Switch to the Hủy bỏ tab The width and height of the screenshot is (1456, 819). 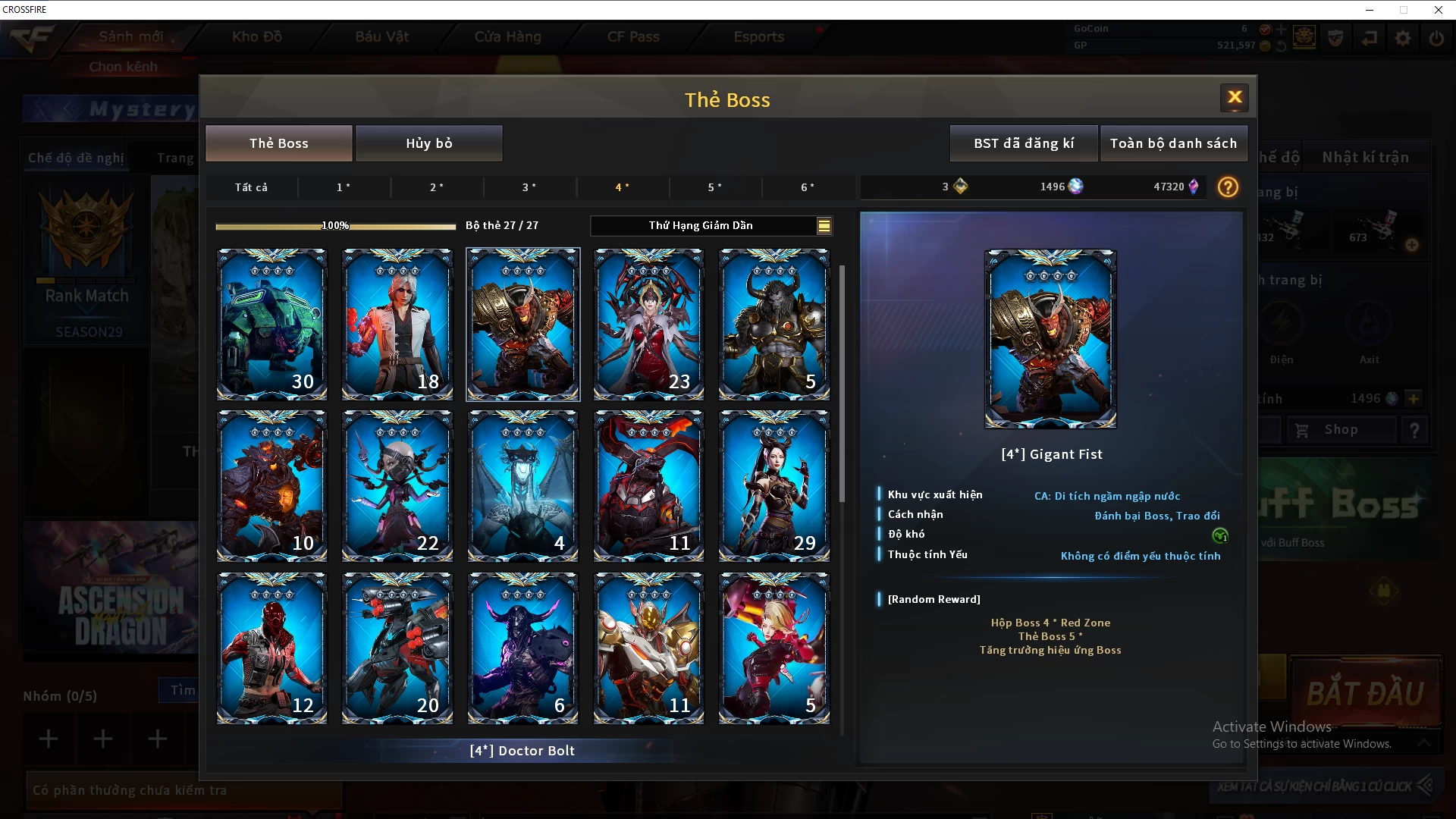(x=428, y=143)
